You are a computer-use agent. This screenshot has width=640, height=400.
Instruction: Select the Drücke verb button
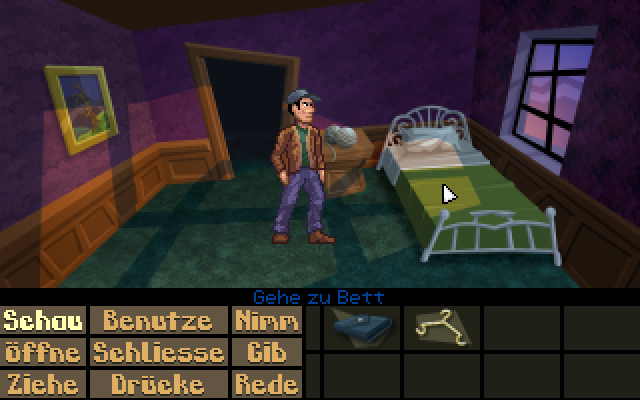point(159,384)
